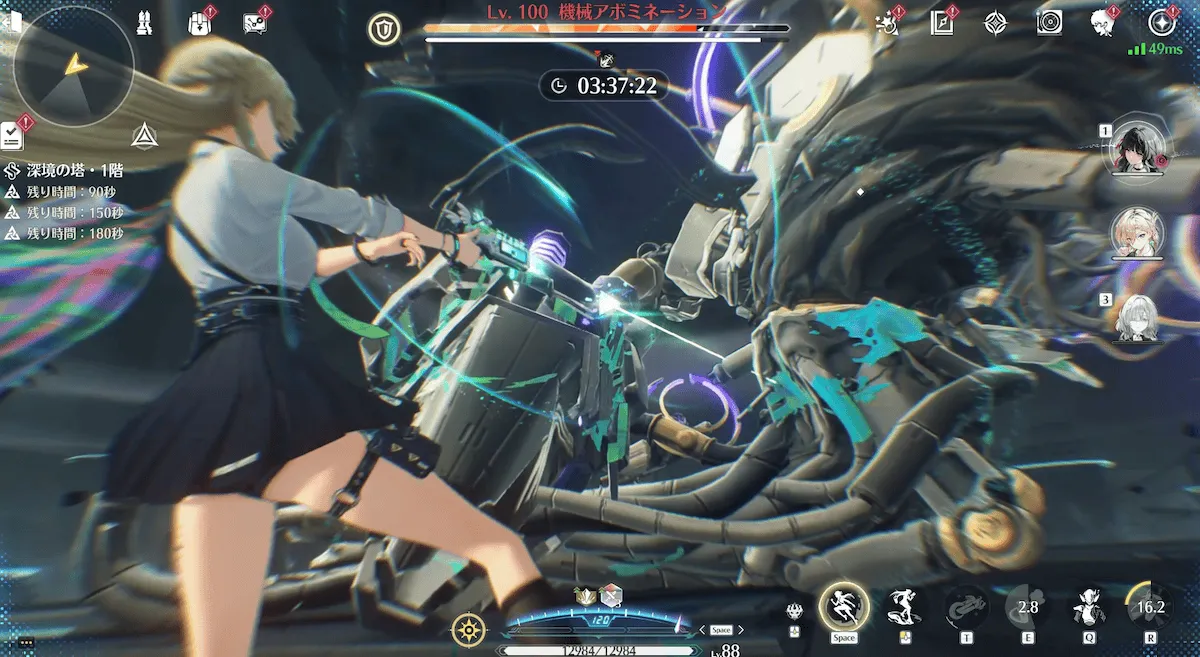
Task: Switch to the blonde party member portrait
Action: pos(1137,232)
